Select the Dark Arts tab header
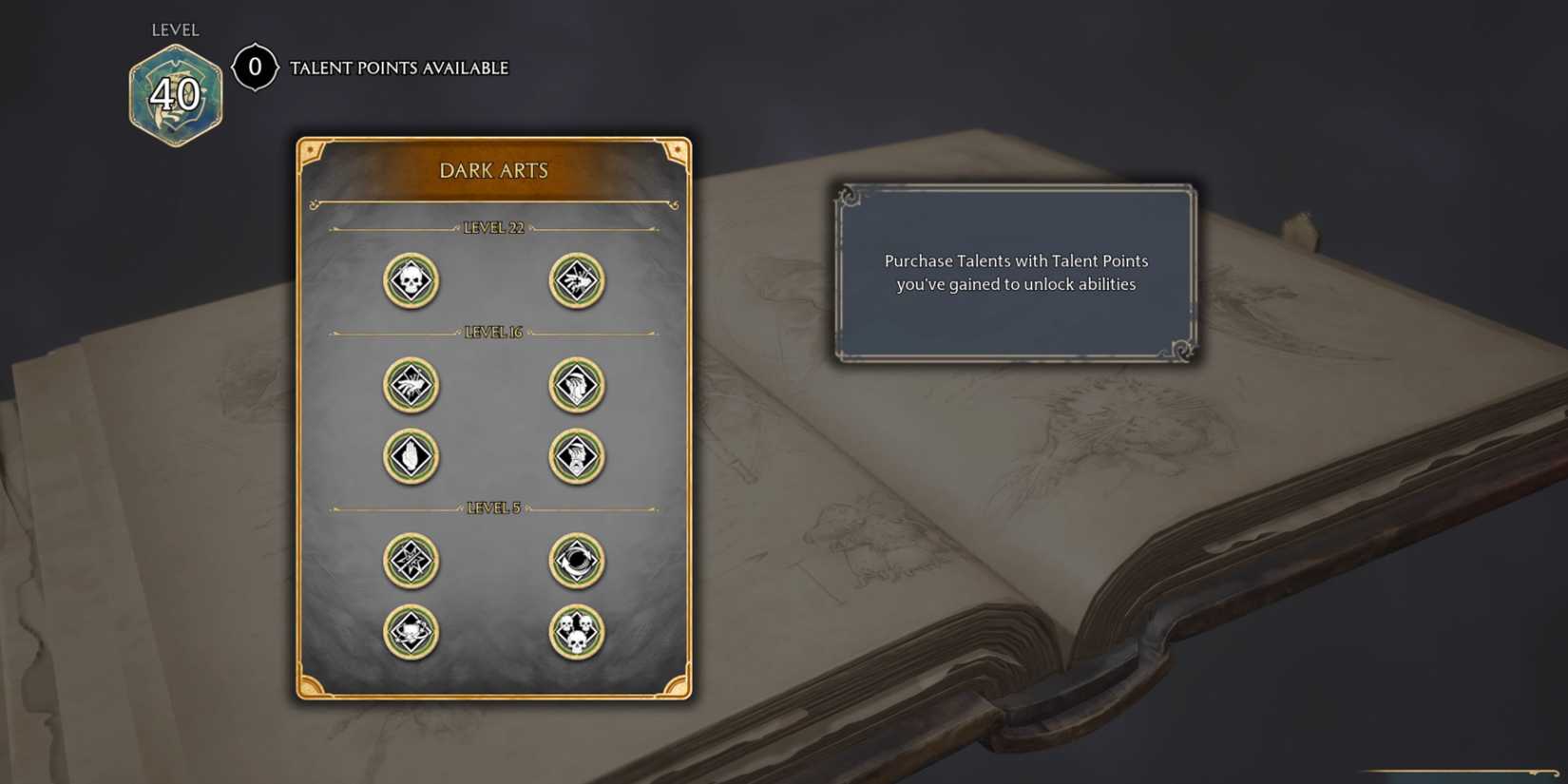Screen dimensions: 1568x784 point(493,171)
